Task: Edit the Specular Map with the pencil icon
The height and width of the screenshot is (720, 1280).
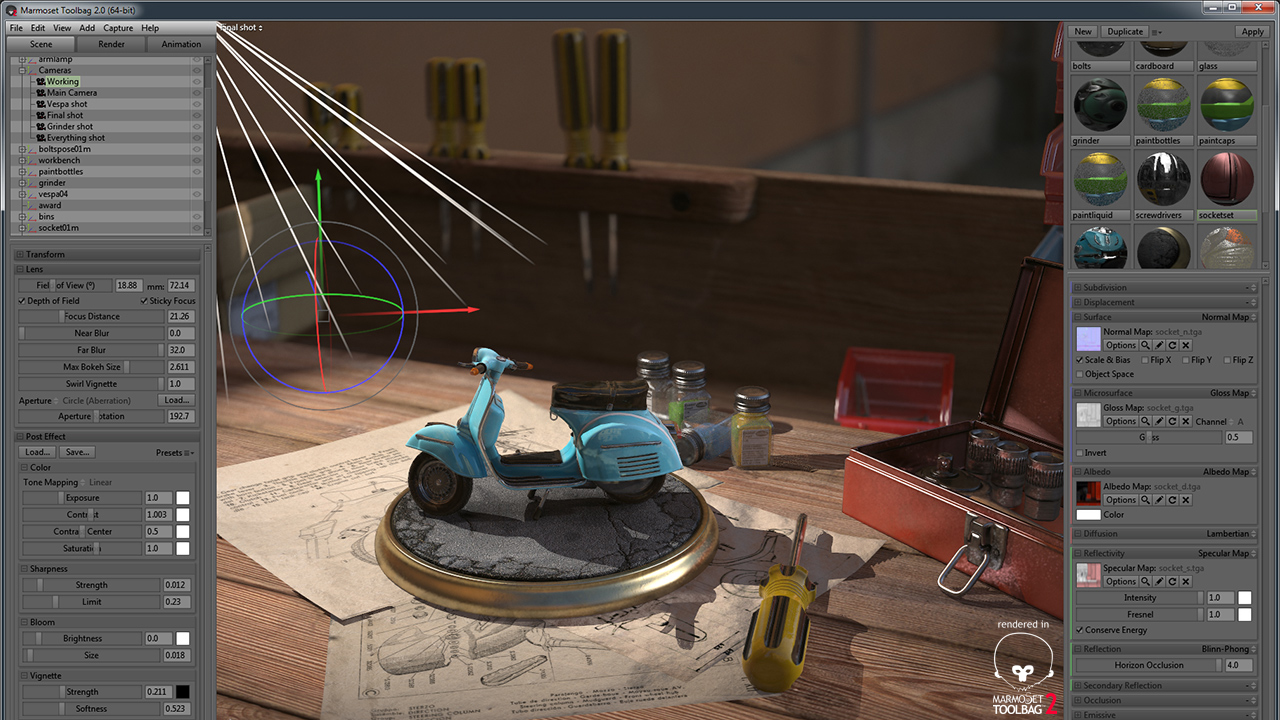Action: pos(1160,580)
